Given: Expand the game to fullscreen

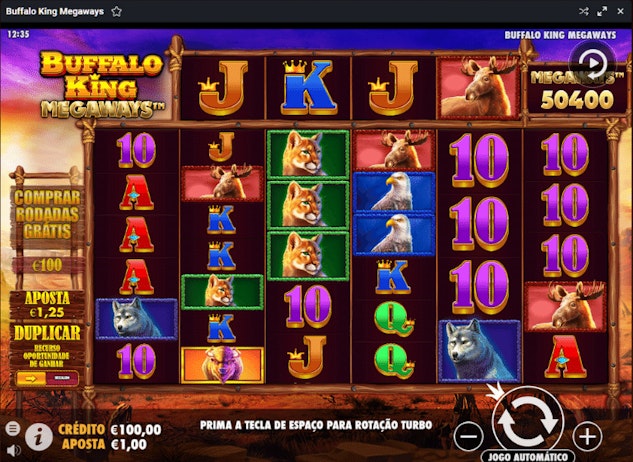Looking at the screenshot, I should [602, 11].
